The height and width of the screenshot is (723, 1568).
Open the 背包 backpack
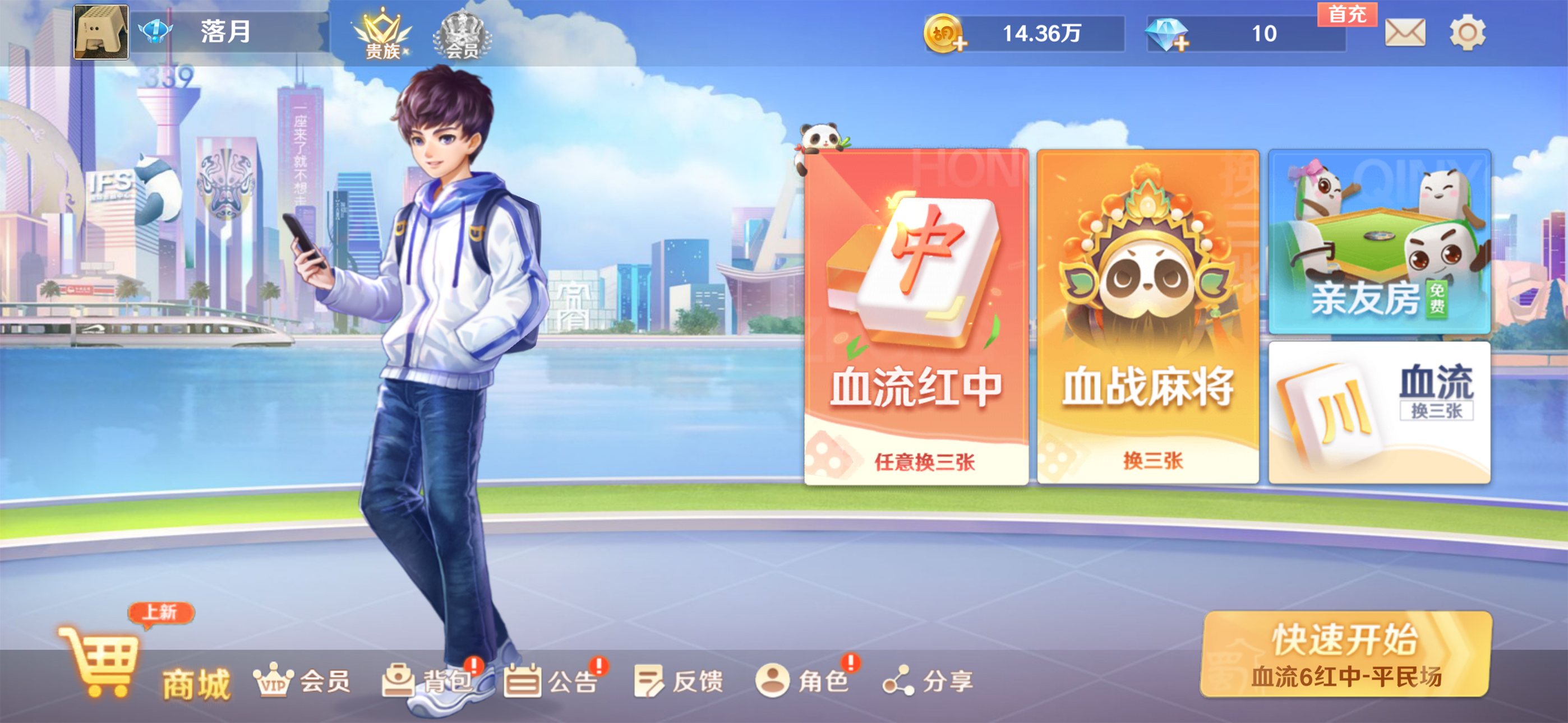point(425,682)
